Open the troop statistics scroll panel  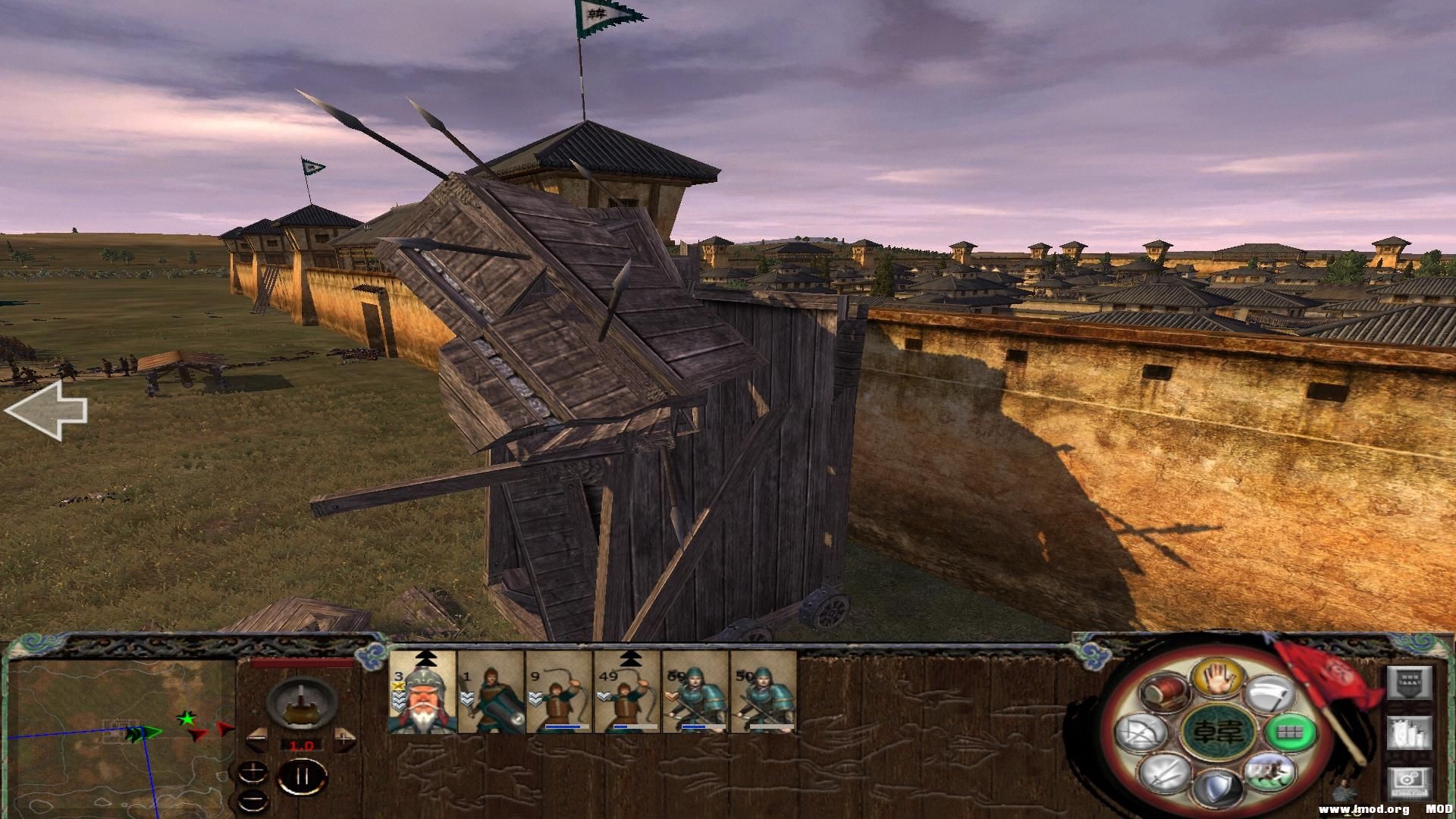click(x=1410, y=733)
